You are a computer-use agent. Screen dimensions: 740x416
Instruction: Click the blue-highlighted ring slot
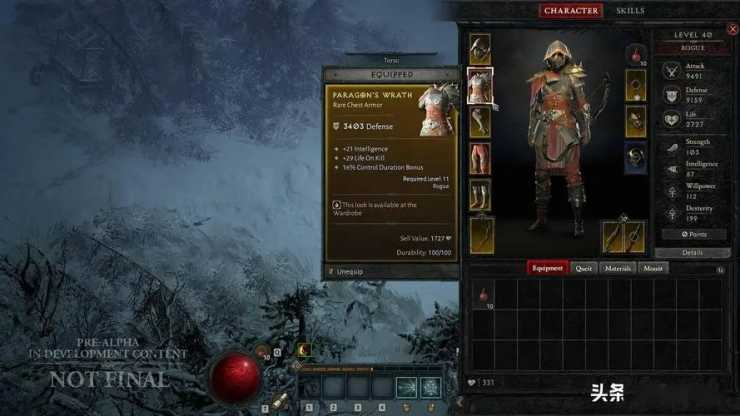(x=636, y=155)
